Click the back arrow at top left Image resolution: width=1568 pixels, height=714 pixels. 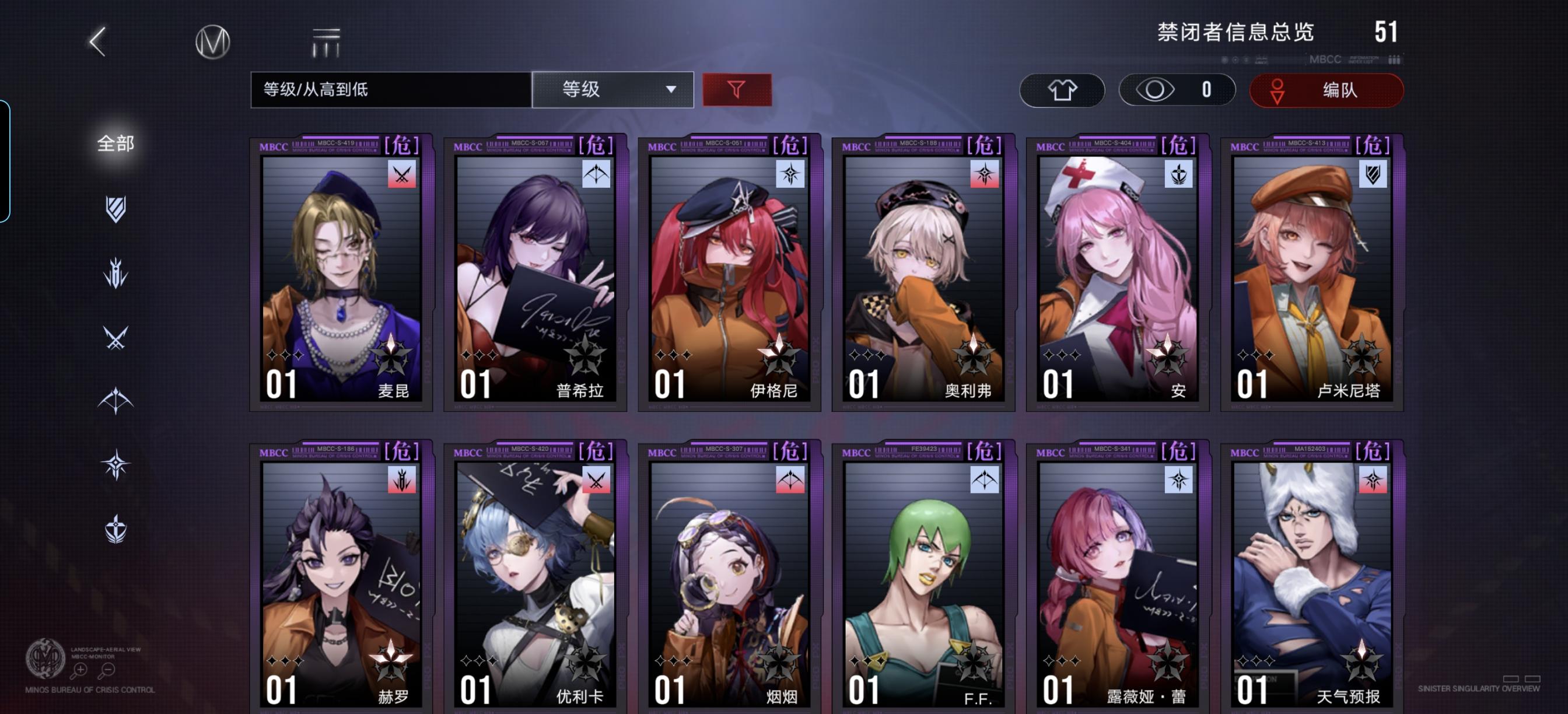[x=97, y=43]
